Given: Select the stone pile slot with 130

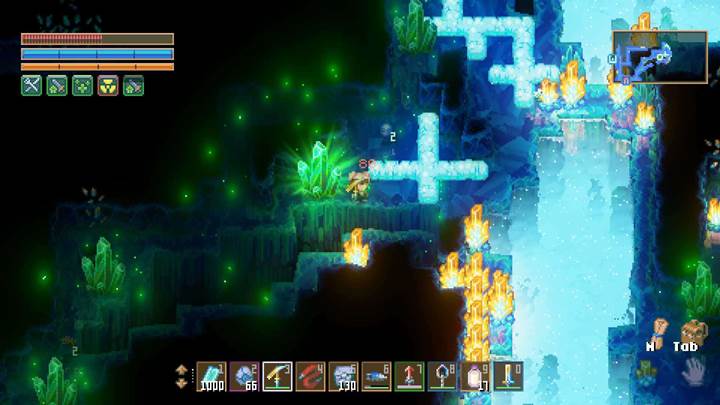Looking at the screenshot, I should click(x=344, y=375).
